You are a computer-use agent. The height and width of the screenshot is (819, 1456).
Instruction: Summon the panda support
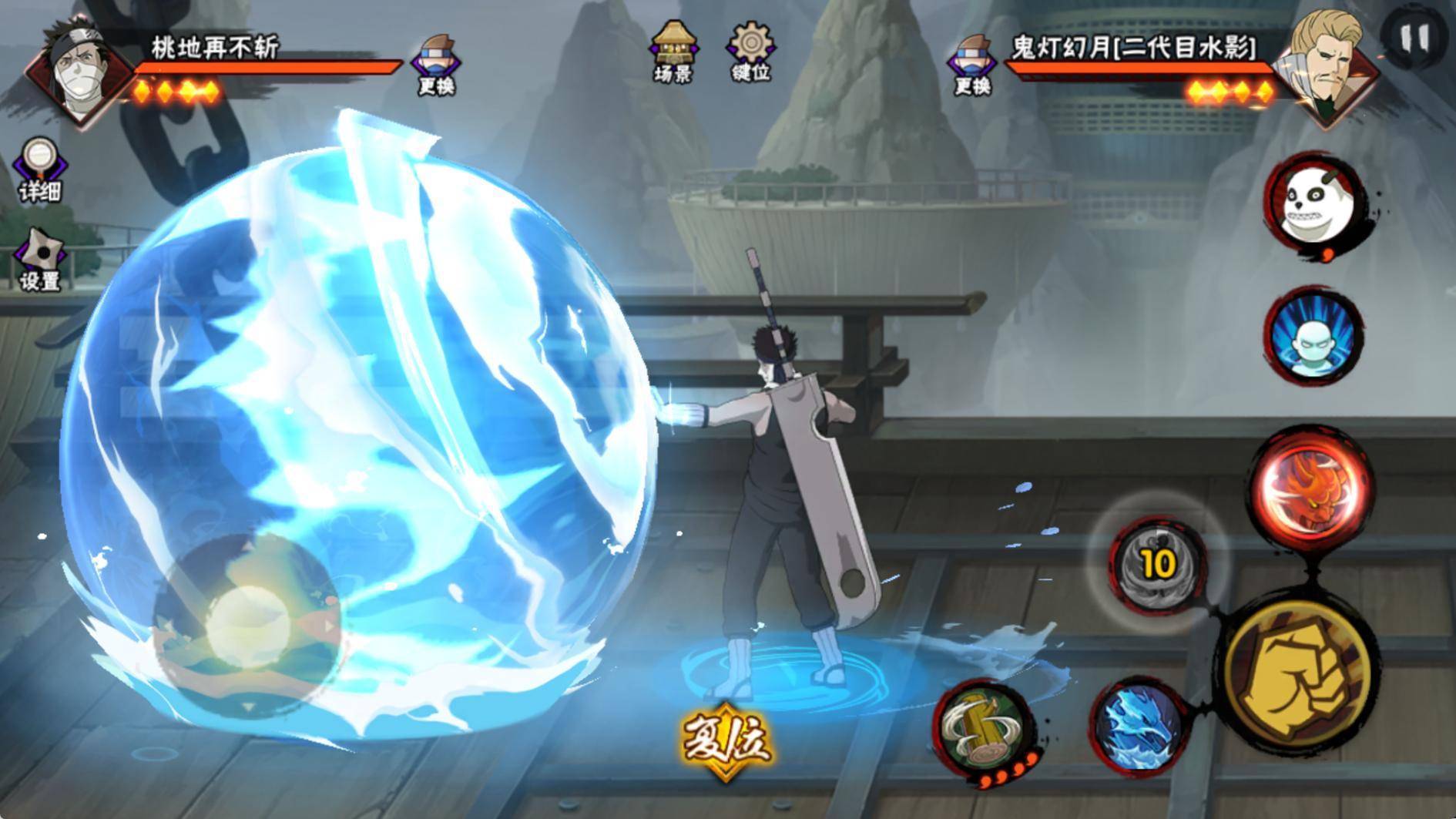(1313, 203)
